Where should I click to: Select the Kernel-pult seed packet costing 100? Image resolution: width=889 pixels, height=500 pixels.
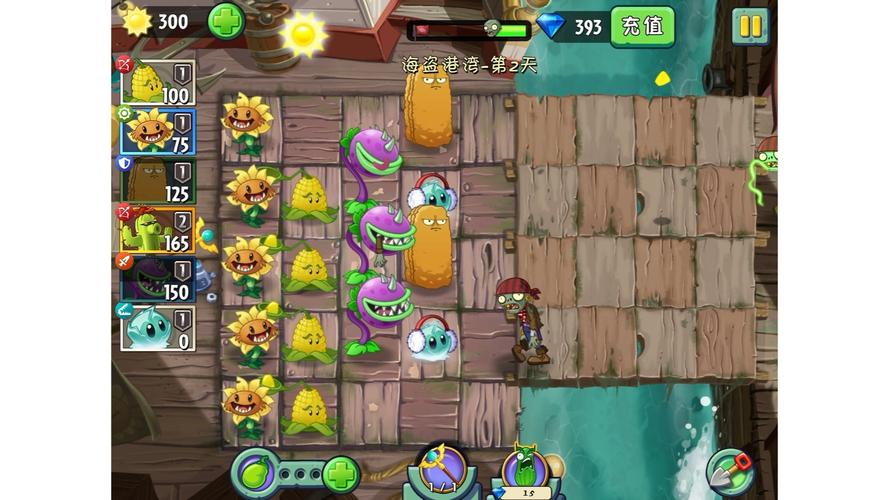tap(157, 82)
